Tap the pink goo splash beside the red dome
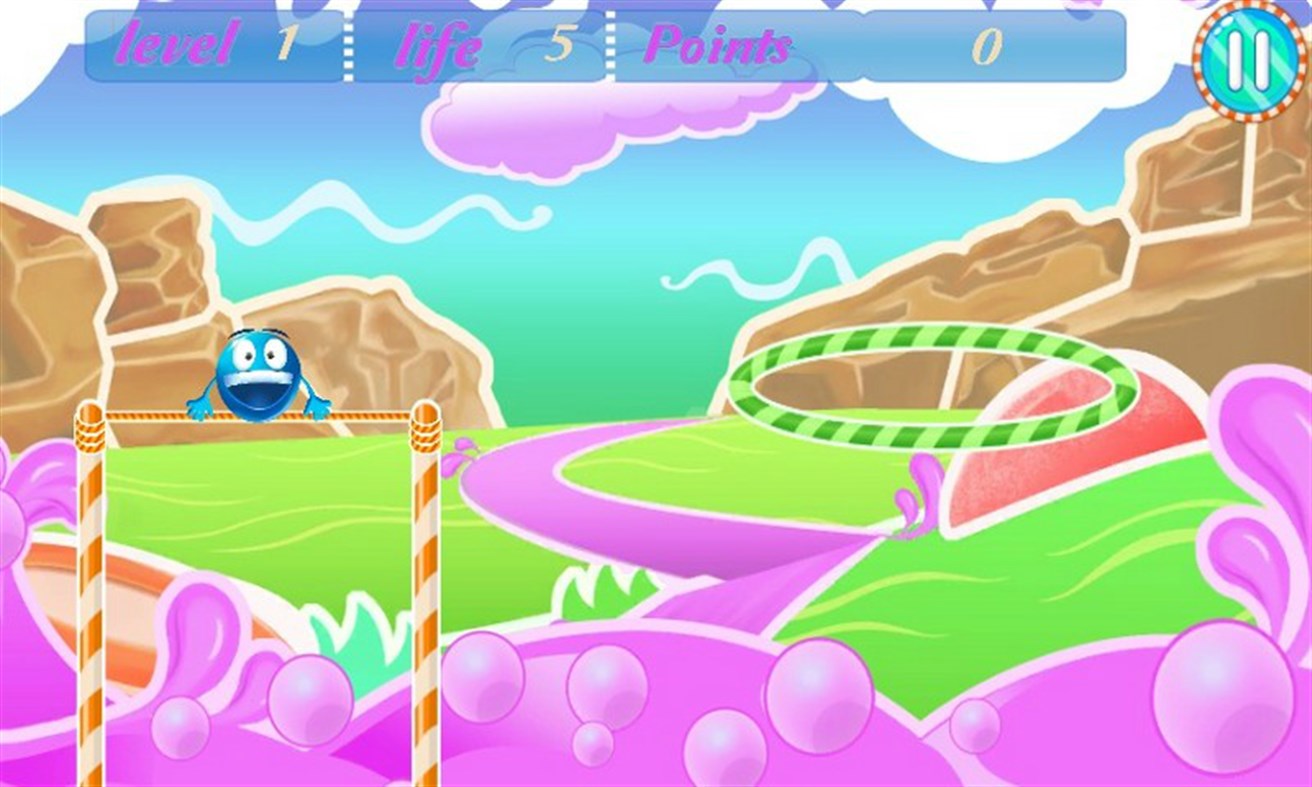 pyautogui.click(x=920, y=490)
